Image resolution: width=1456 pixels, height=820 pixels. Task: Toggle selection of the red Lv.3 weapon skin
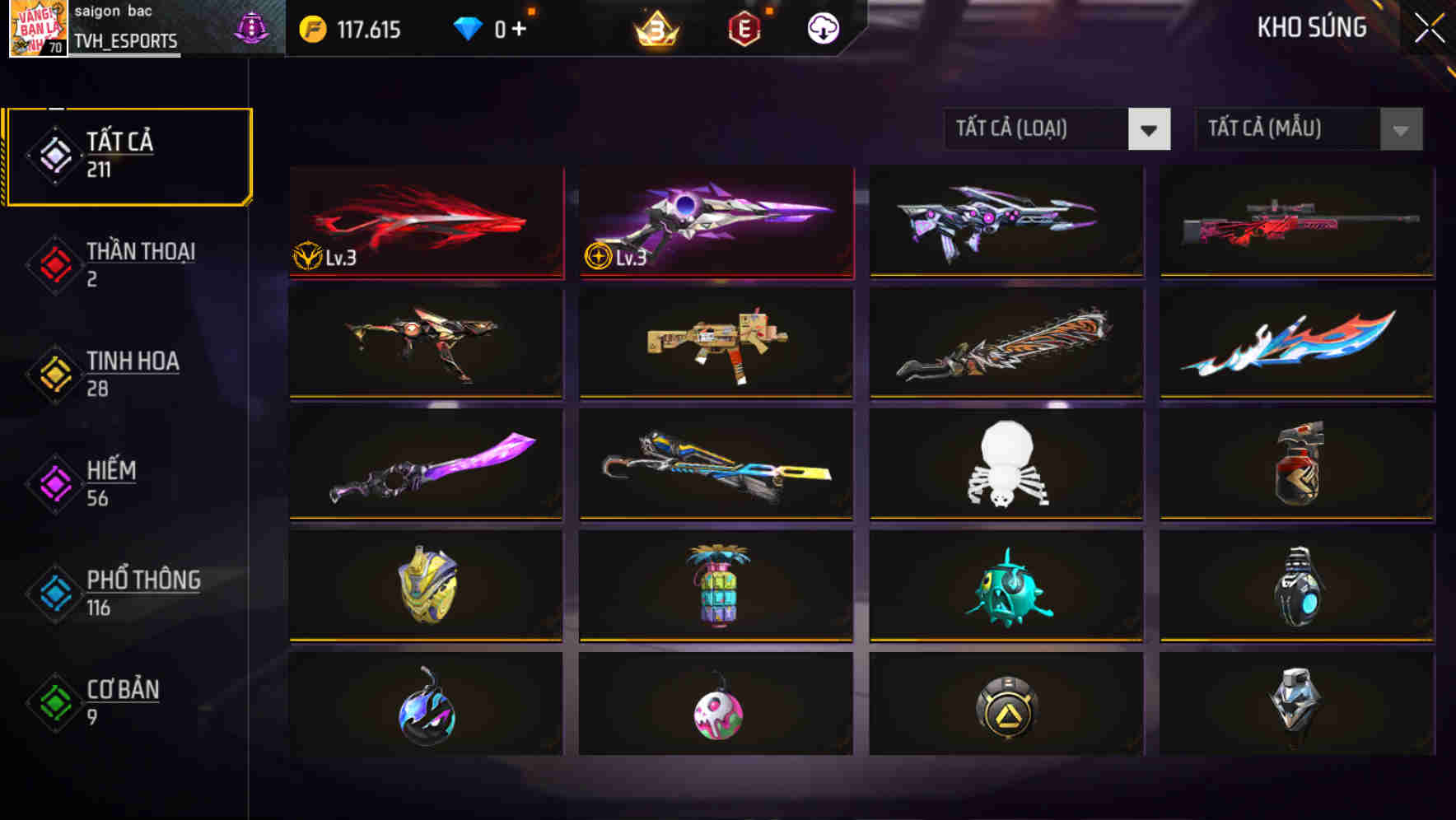(x=425, y=222)
